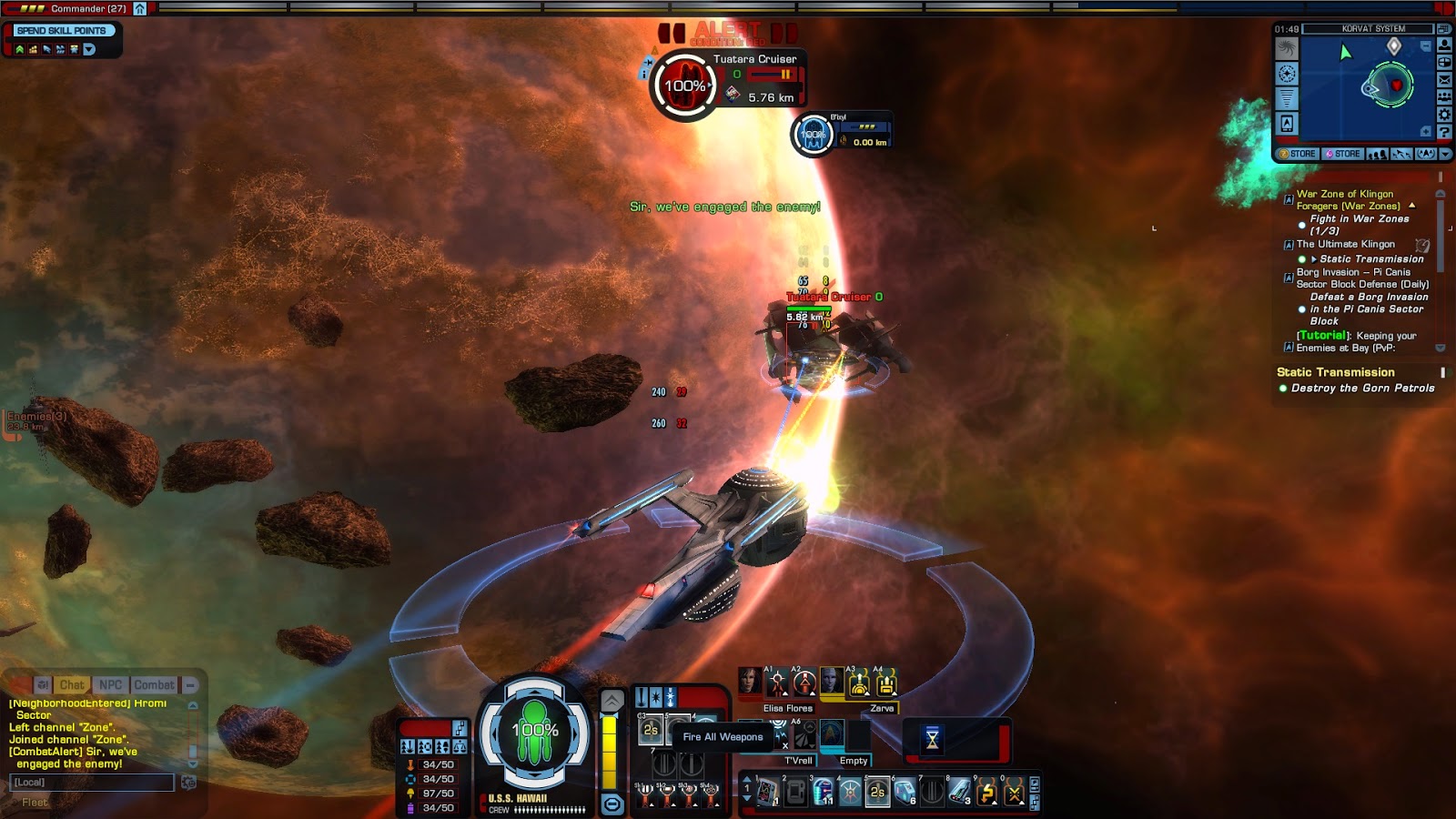Switch to the NPC chat tab
The width and height of the screenshot is (1456, 819).
point(111,685)
